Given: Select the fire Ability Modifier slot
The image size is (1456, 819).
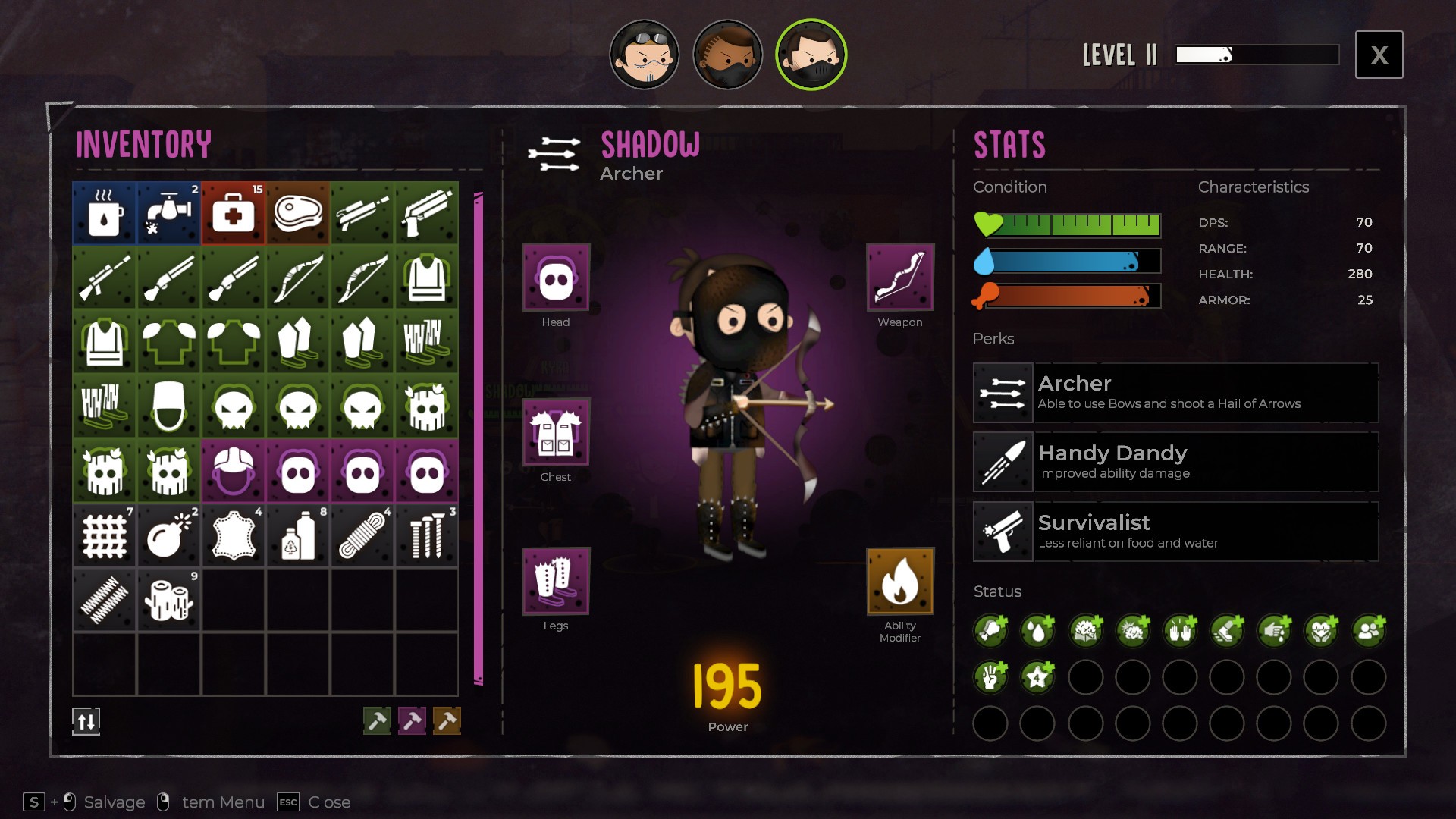Looking at the screenshot, I should tap(900, 581).
